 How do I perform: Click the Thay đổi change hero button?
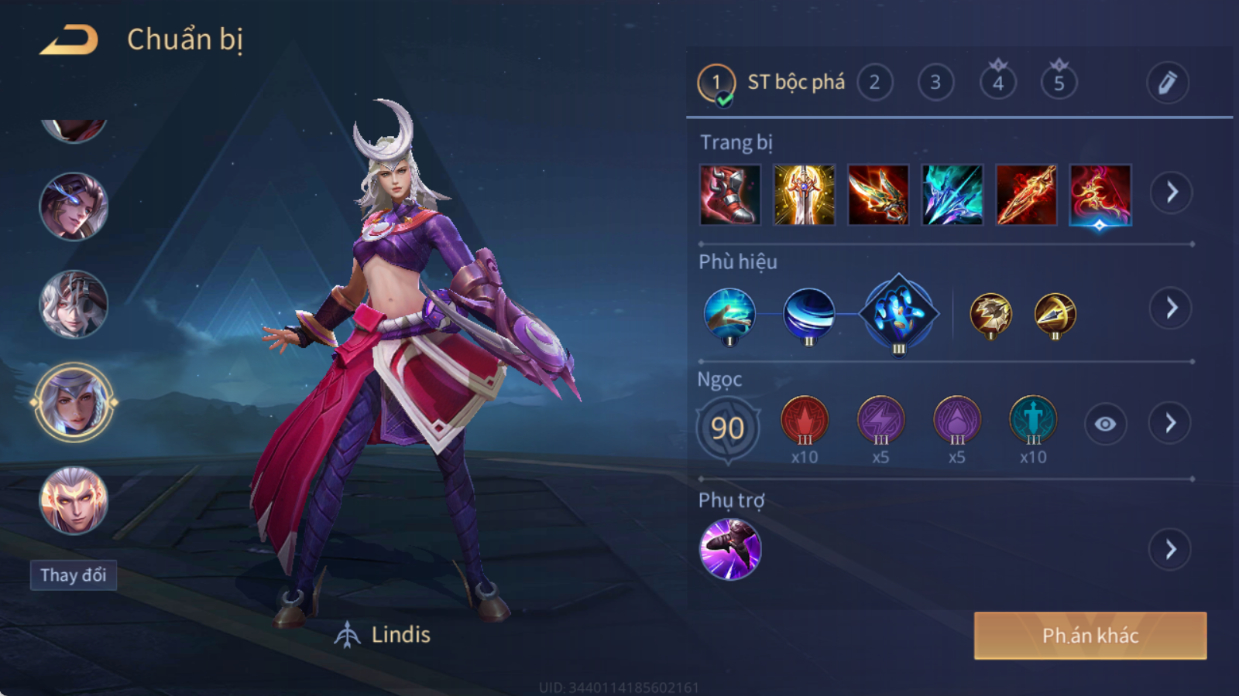[73, 575]
